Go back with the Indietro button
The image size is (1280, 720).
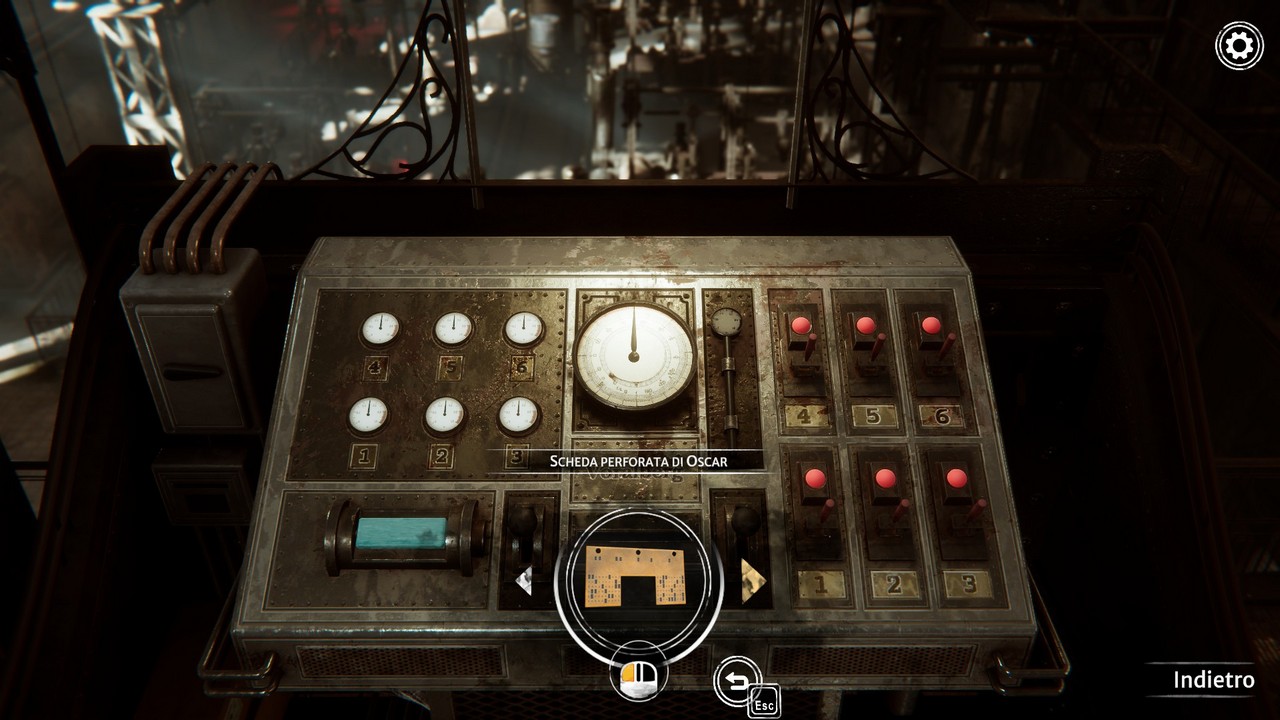click(1213, 680)
